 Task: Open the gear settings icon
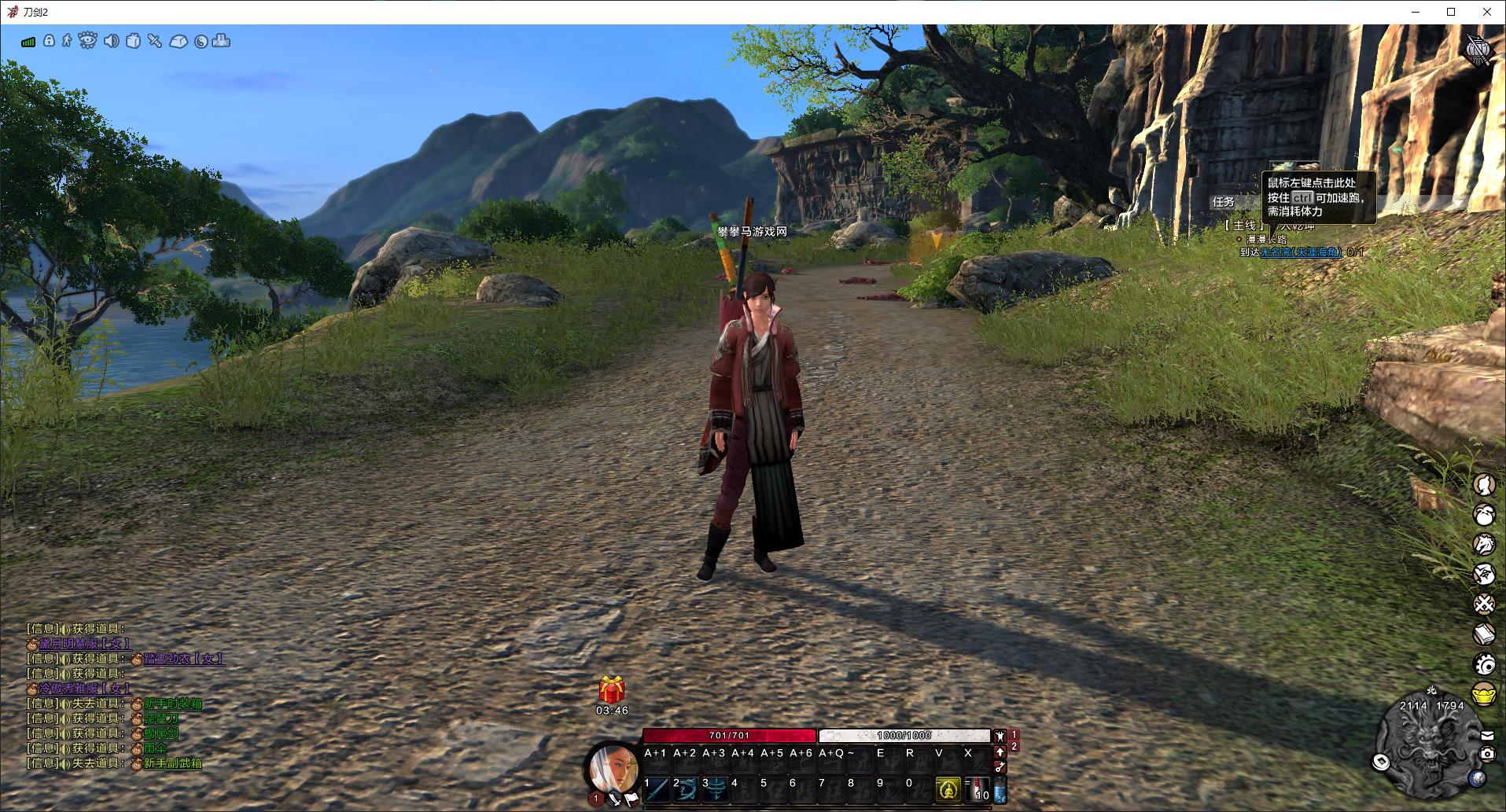(1484, 664)
